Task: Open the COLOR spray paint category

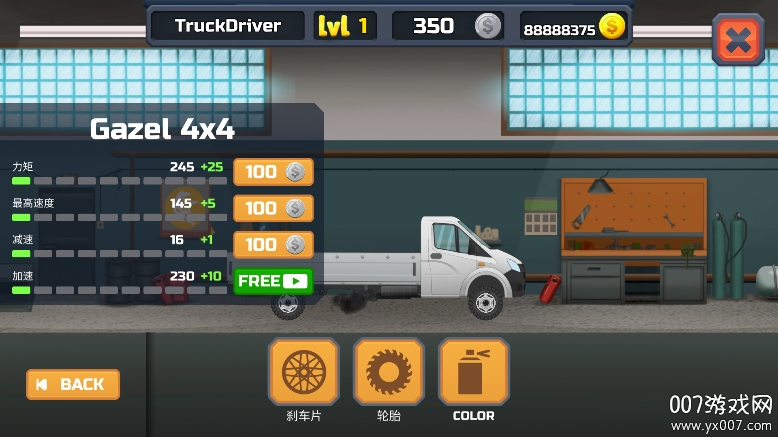Action: click(473, 372)
